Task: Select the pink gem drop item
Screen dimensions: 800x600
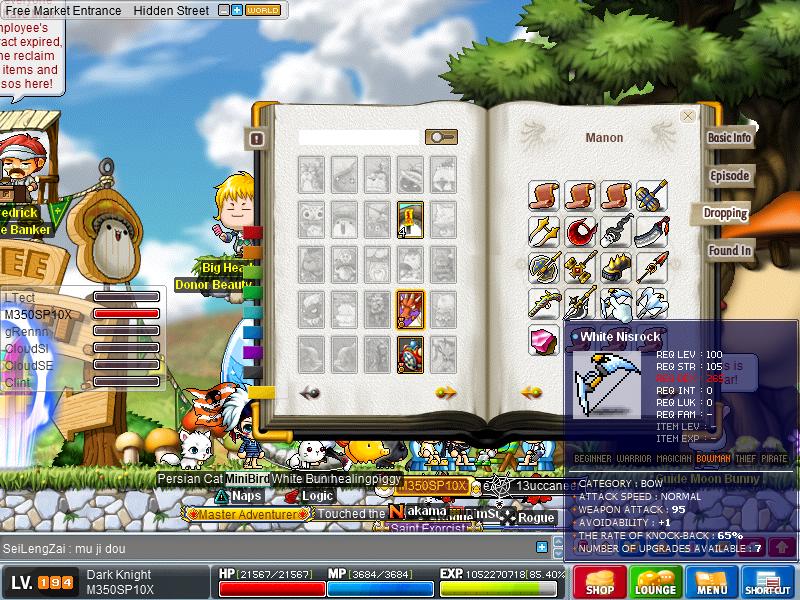Action: pos(544,338)
